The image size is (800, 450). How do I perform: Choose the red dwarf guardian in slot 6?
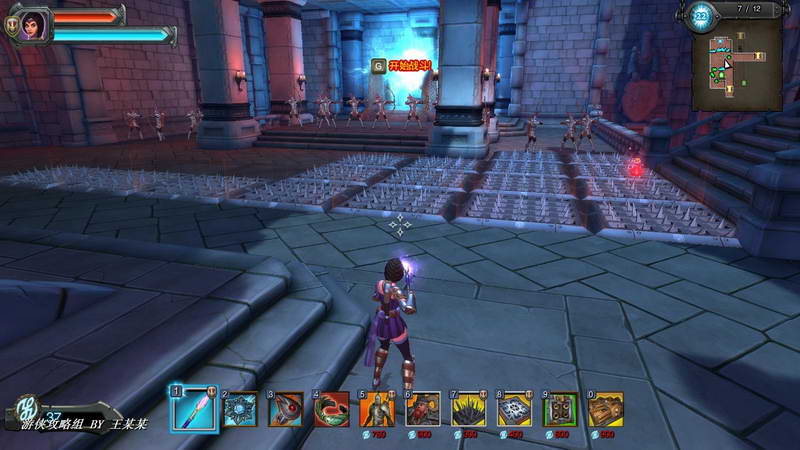pos(424,409)
